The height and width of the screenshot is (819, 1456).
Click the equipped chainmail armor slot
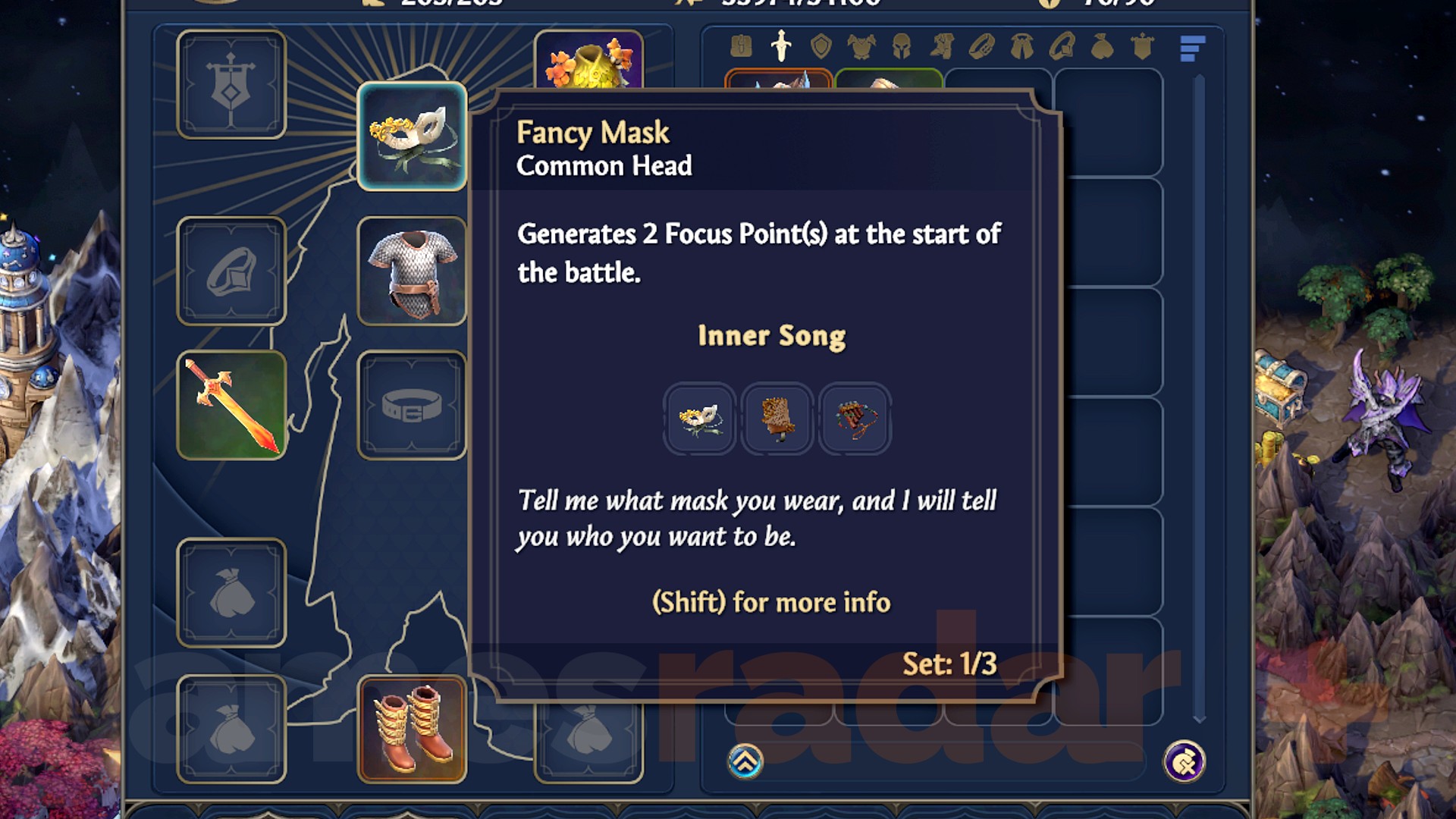[412, 271]
